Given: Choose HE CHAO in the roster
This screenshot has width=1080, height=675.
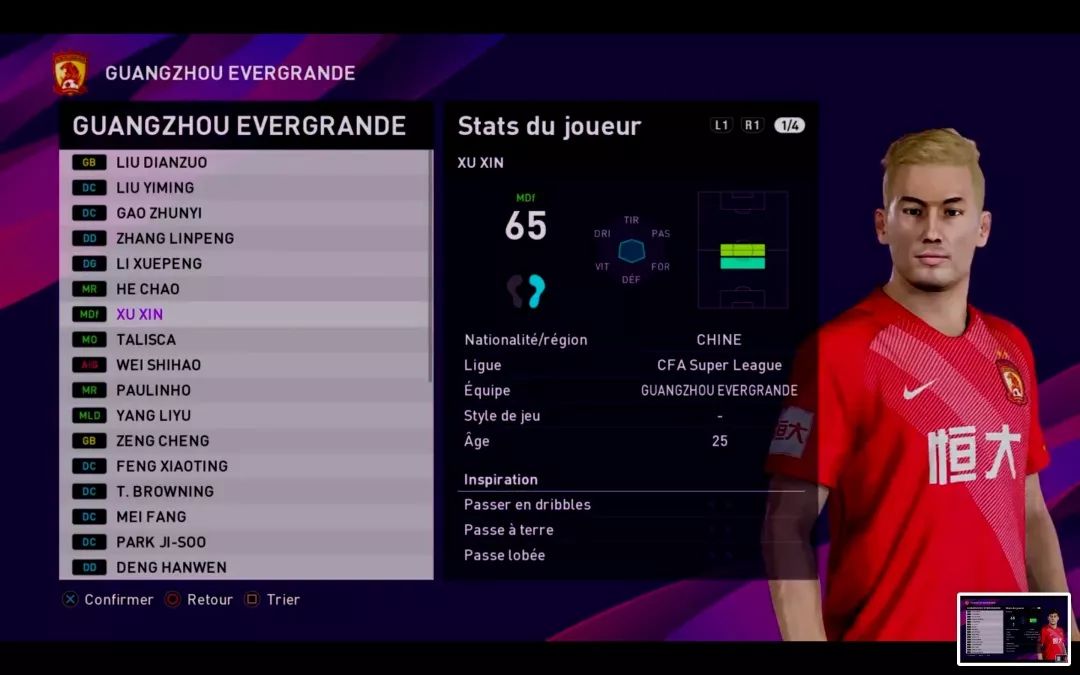Looking at the screenshot, I should pyautogui.click(x=245, y=289).
